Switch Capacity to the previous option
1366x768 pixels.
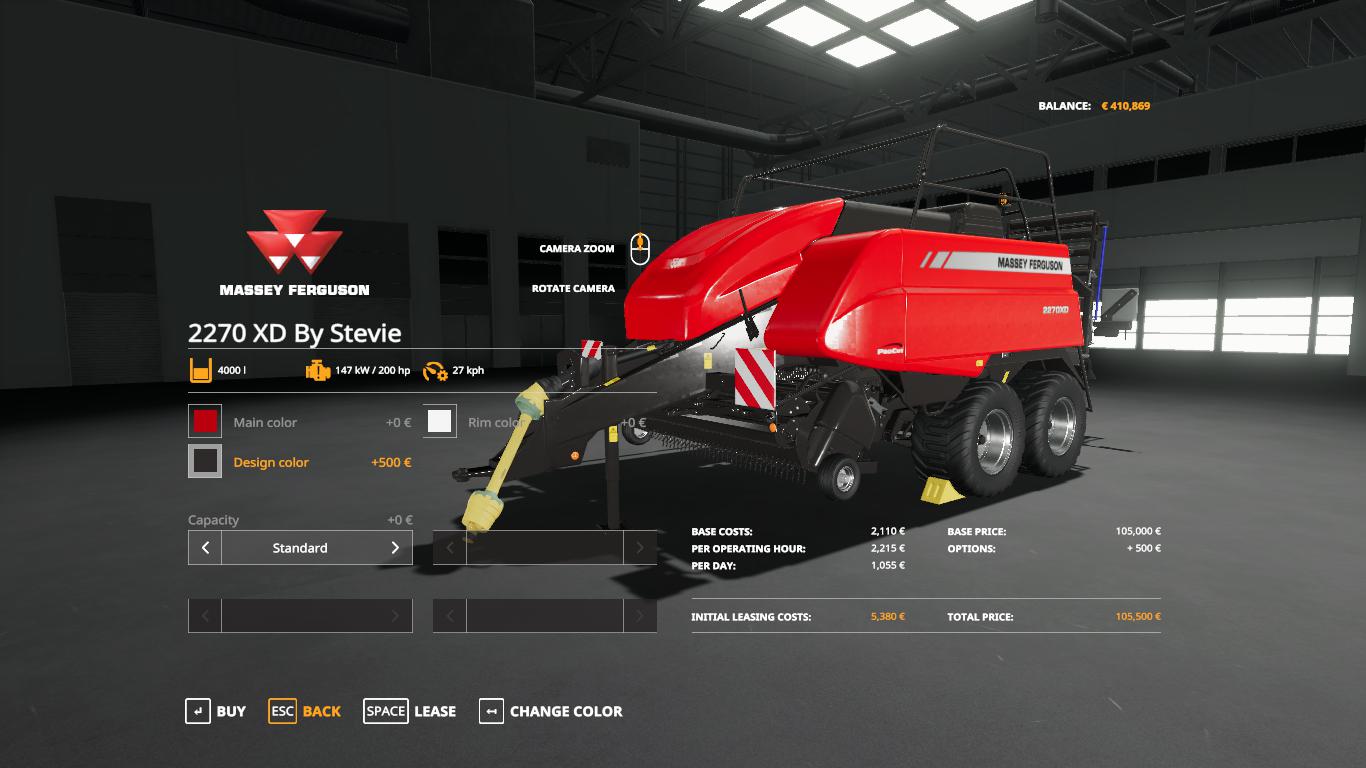point(205,548)
